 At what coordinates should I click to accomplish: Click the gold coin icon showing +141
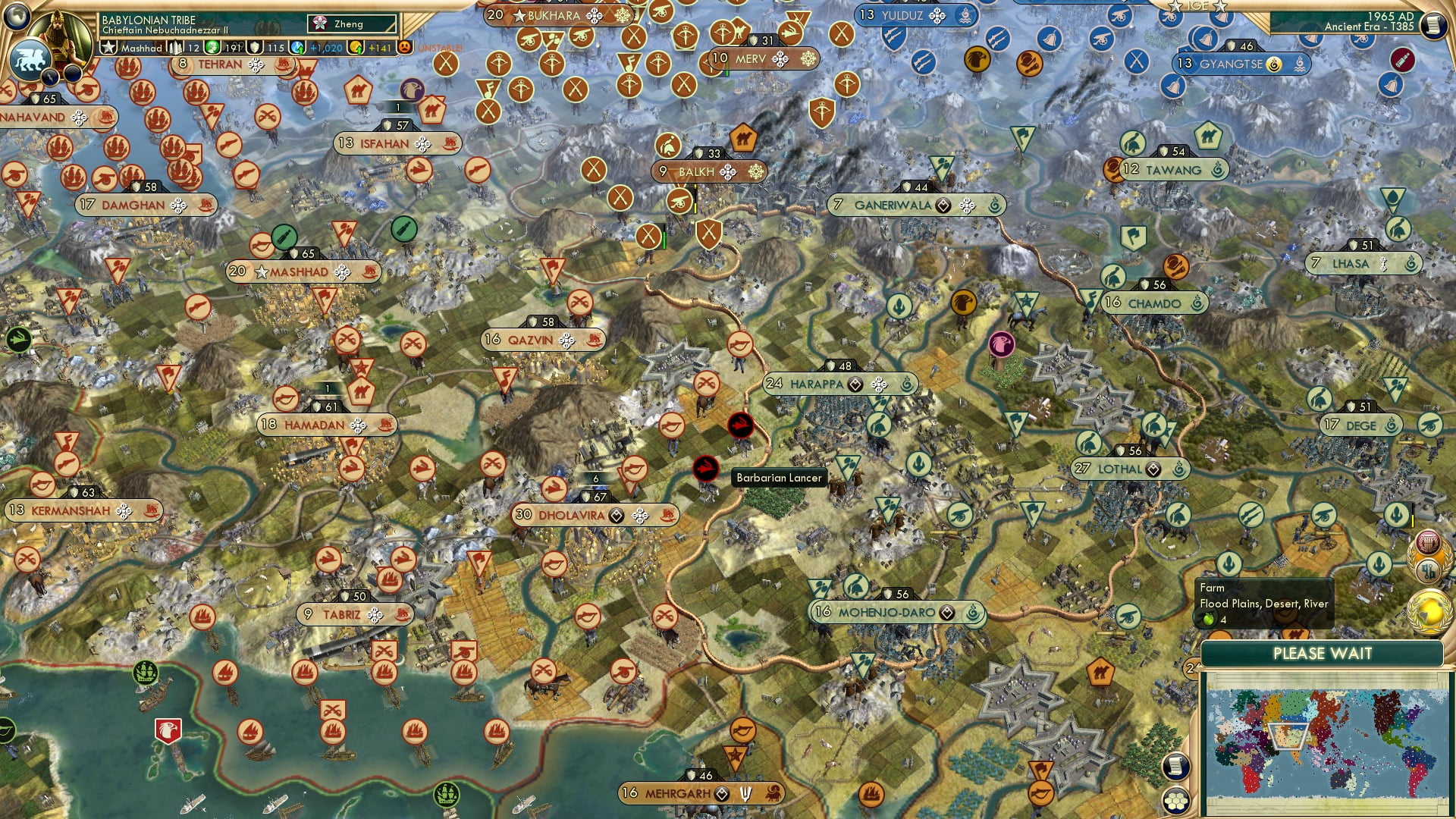pyautogui.click(x=355, y=47)
